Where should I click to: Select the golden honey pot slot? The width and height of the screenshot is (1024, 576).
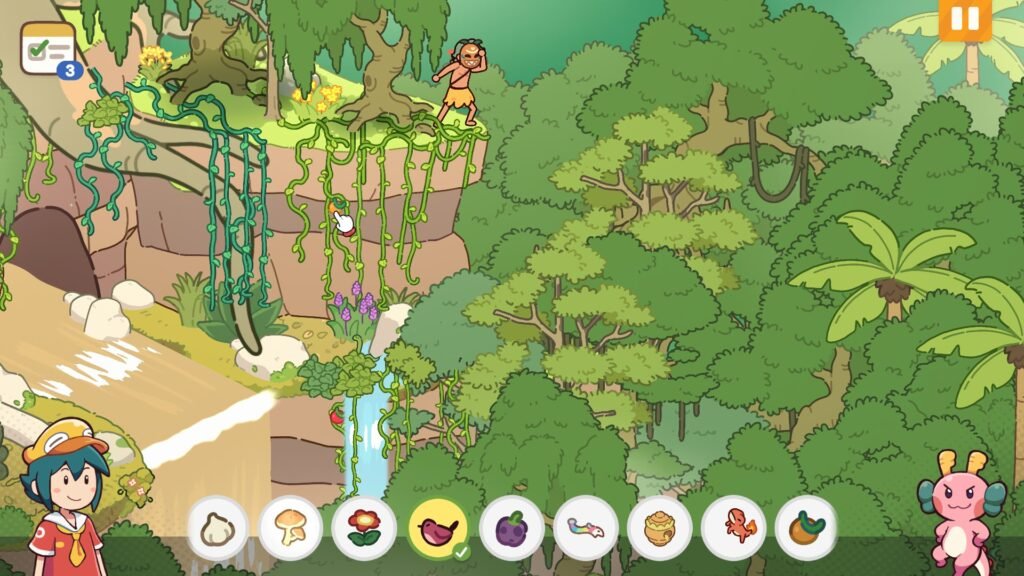click(x=659, y=528)
